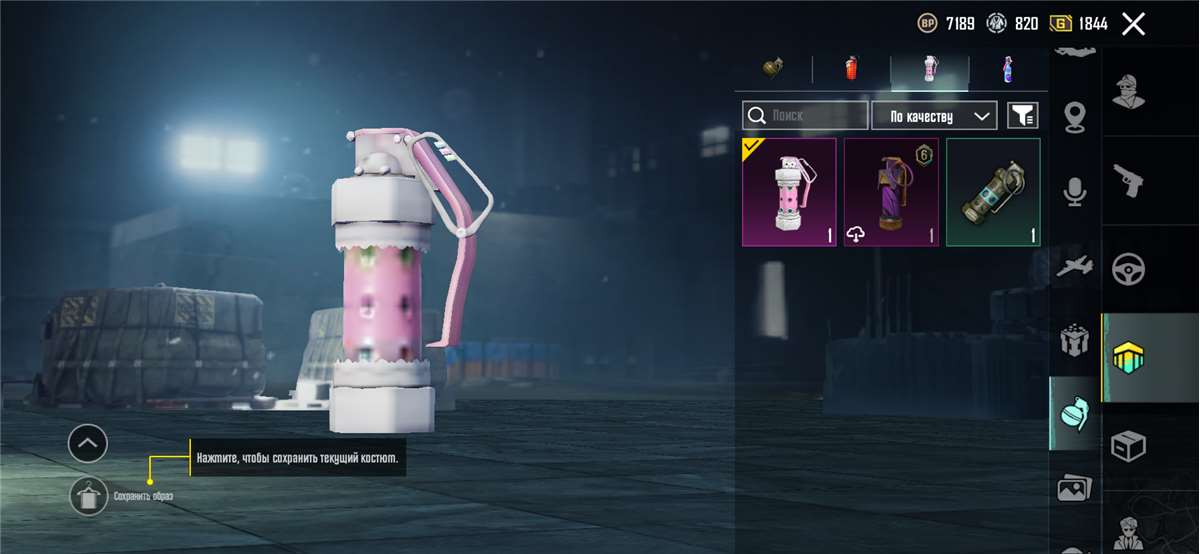Screen dimensions: 1200x554
Task: Save the current look with Сохранить образ
Action: (88, 496)
